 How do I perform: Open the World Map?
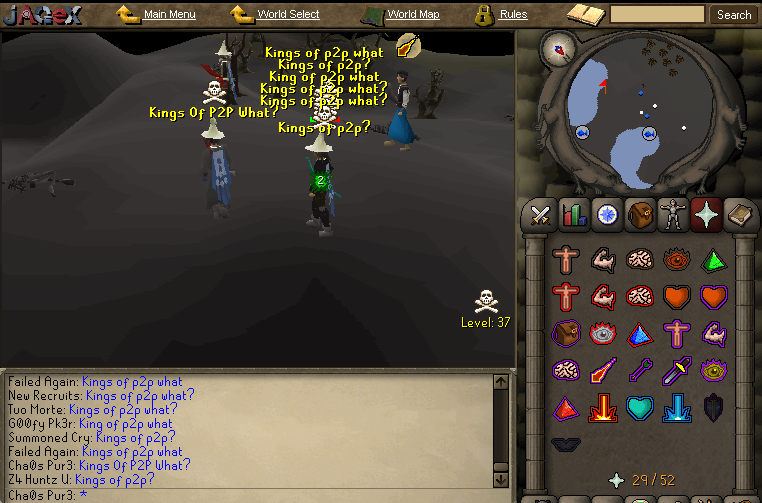pos(412,15)
